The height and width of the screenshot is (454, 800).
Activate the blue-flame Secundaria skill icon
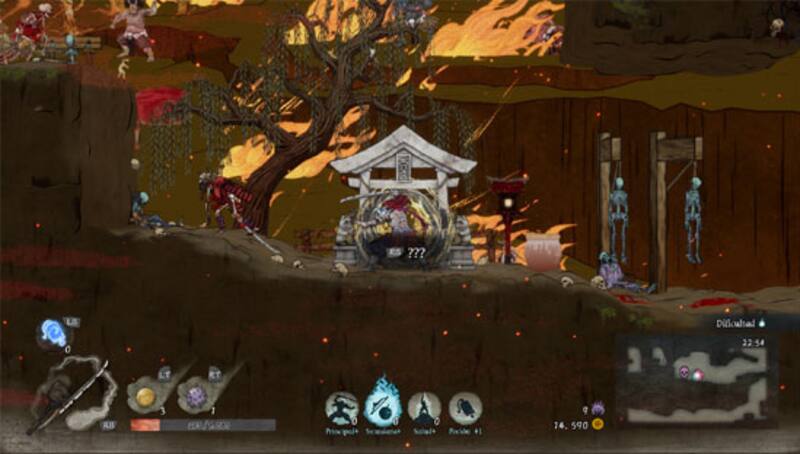coord(383,404)
